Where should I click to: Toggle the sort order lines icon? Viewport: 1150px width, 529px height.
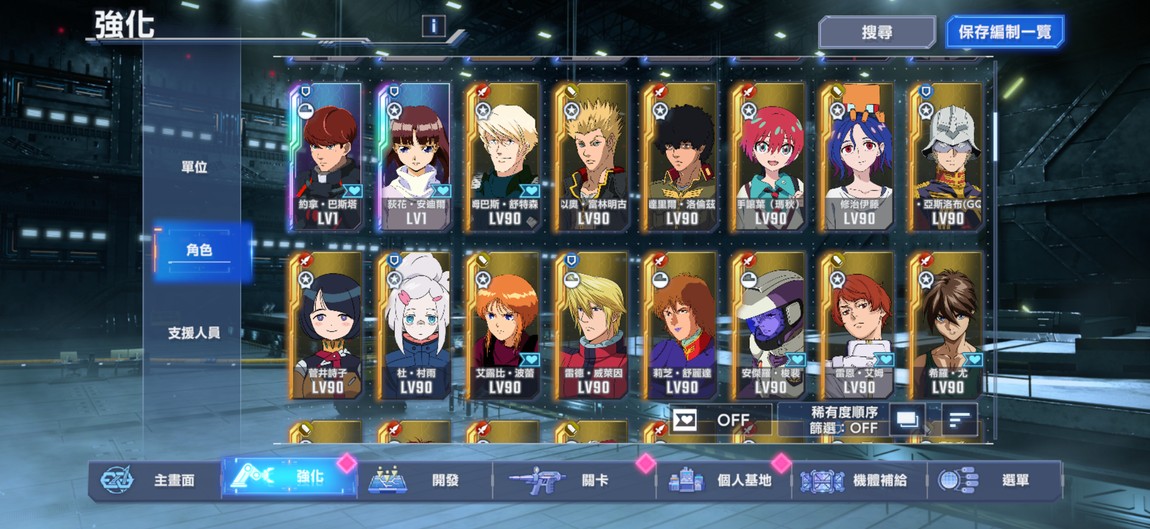(x=959, y=420)
